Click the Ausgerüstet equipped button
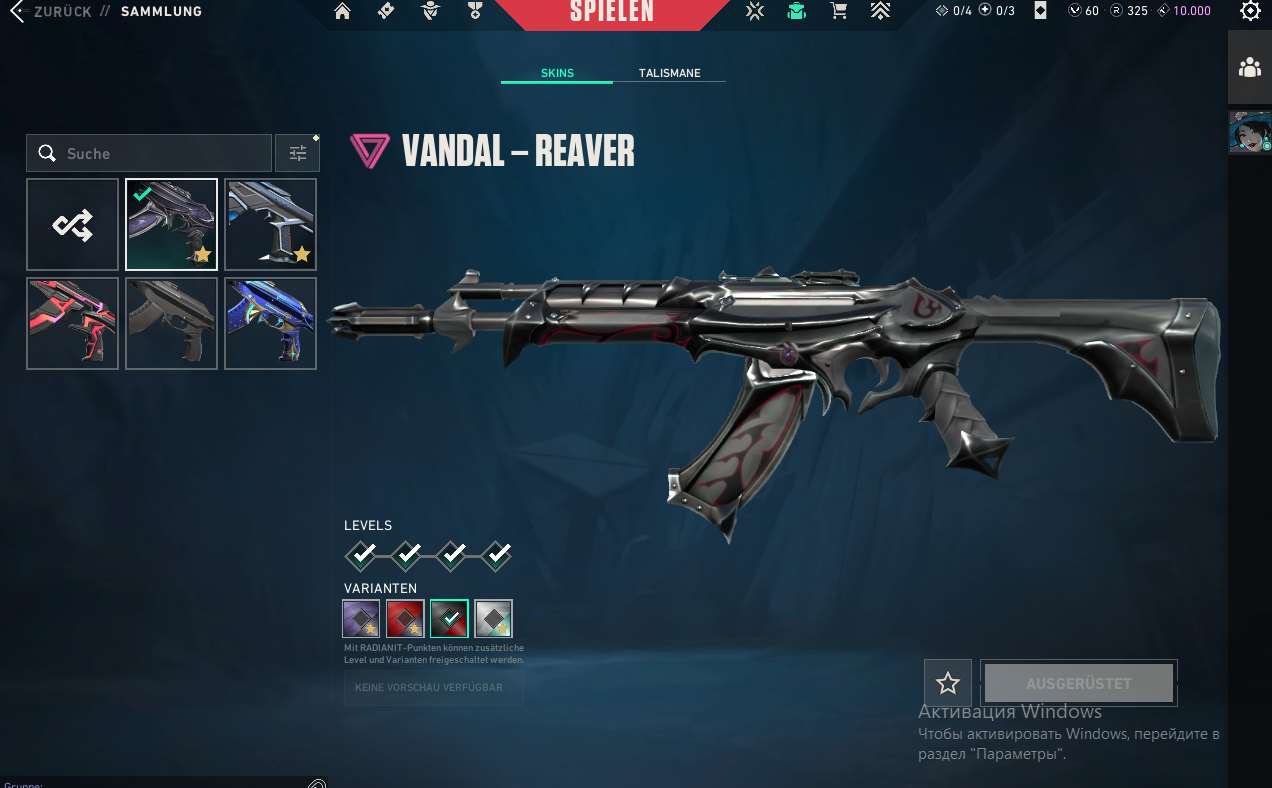 pyautogui.click(x=1078, y=684)
